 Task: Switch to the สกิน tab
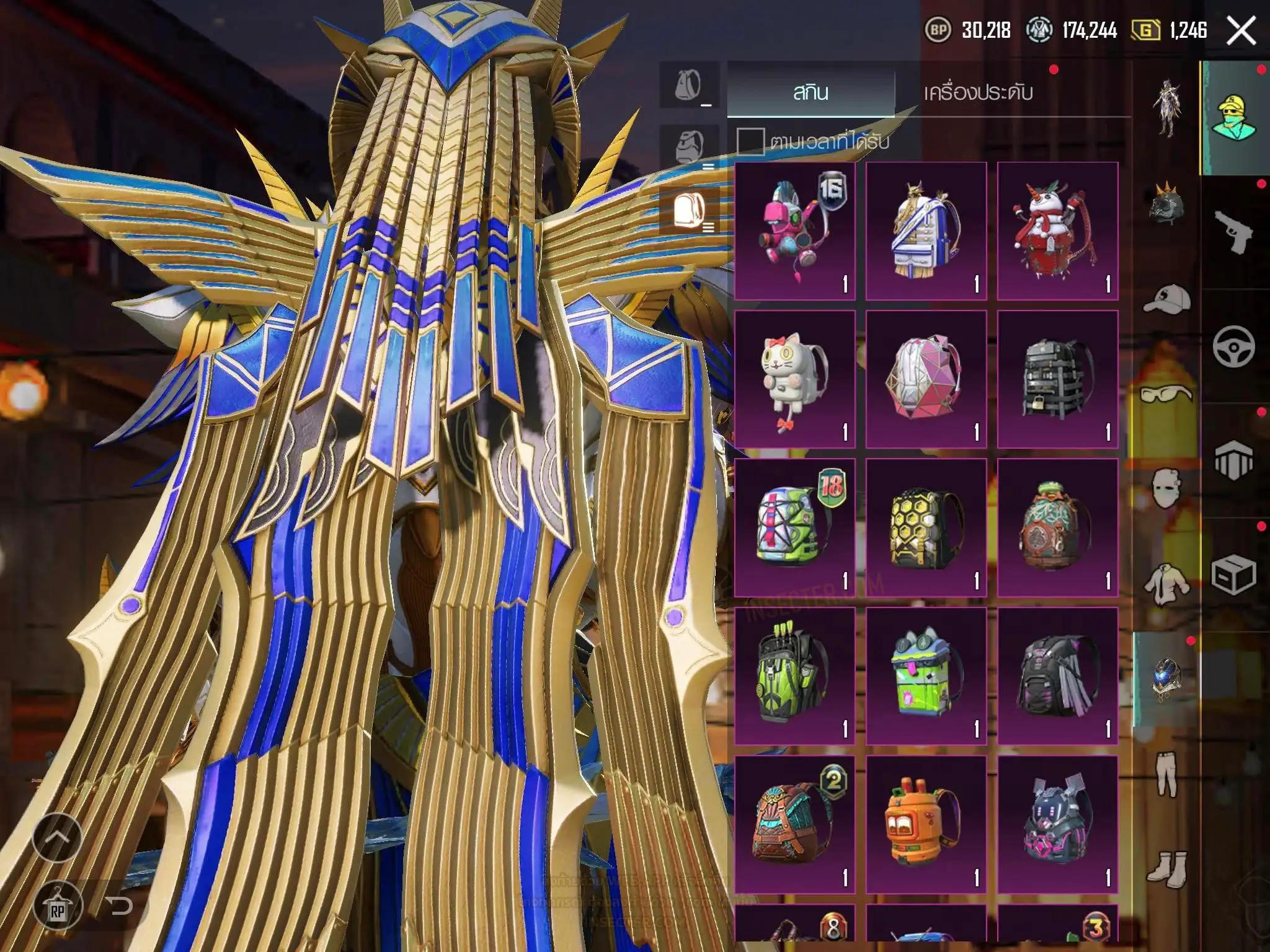pyautogui.click(x=810, y=92)
